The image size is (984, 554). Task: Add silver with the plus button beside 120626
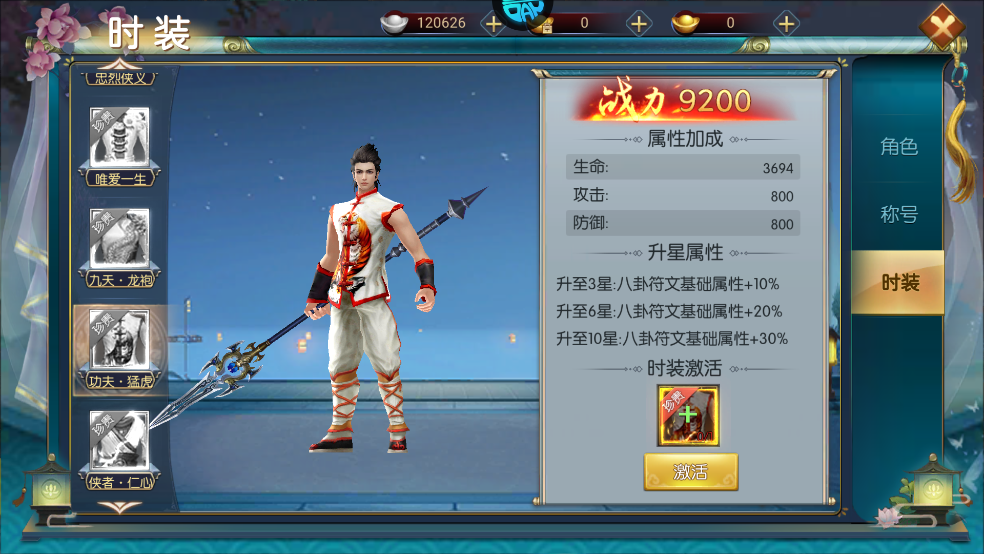coord(493,23)
